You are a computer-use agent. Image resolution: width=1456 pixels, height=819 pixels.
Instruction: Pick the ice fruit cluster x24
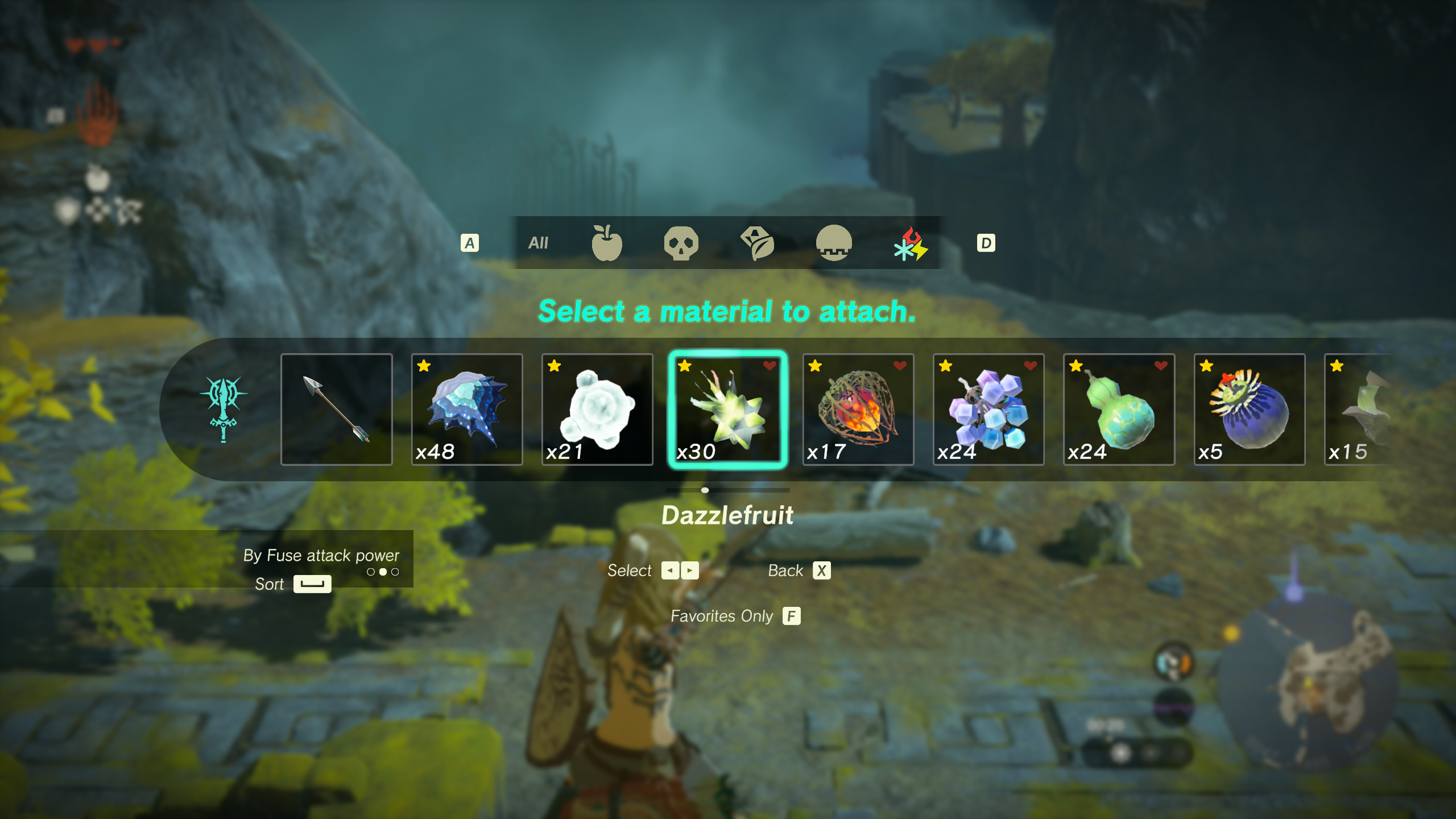[x=988, y=409]
